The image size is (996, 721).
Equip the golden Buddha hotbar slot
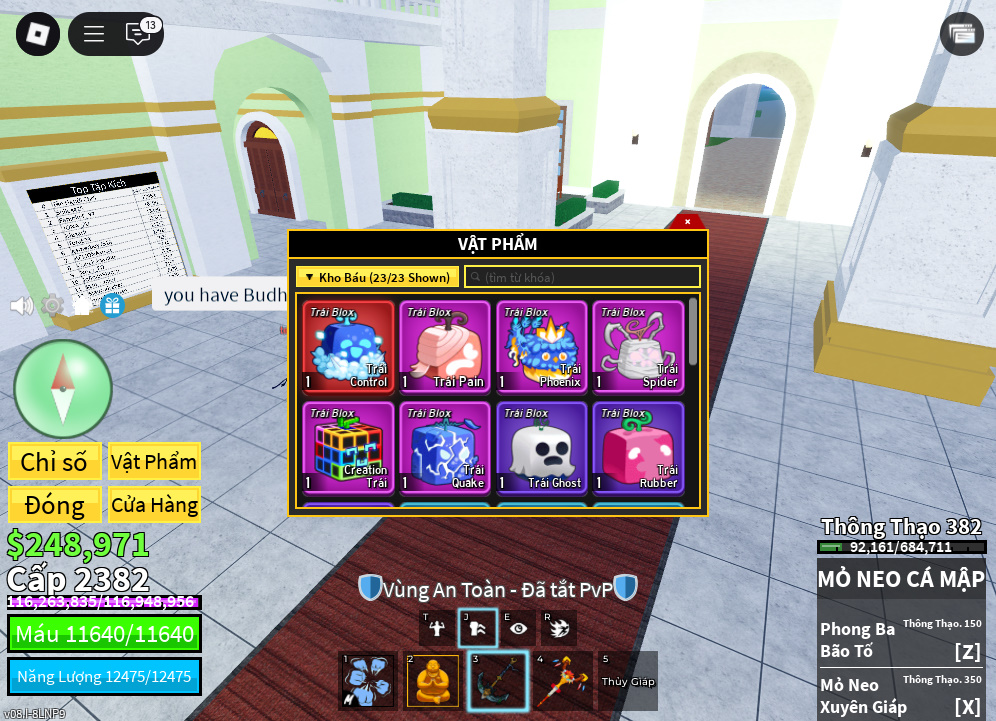[x=432, y=681]
